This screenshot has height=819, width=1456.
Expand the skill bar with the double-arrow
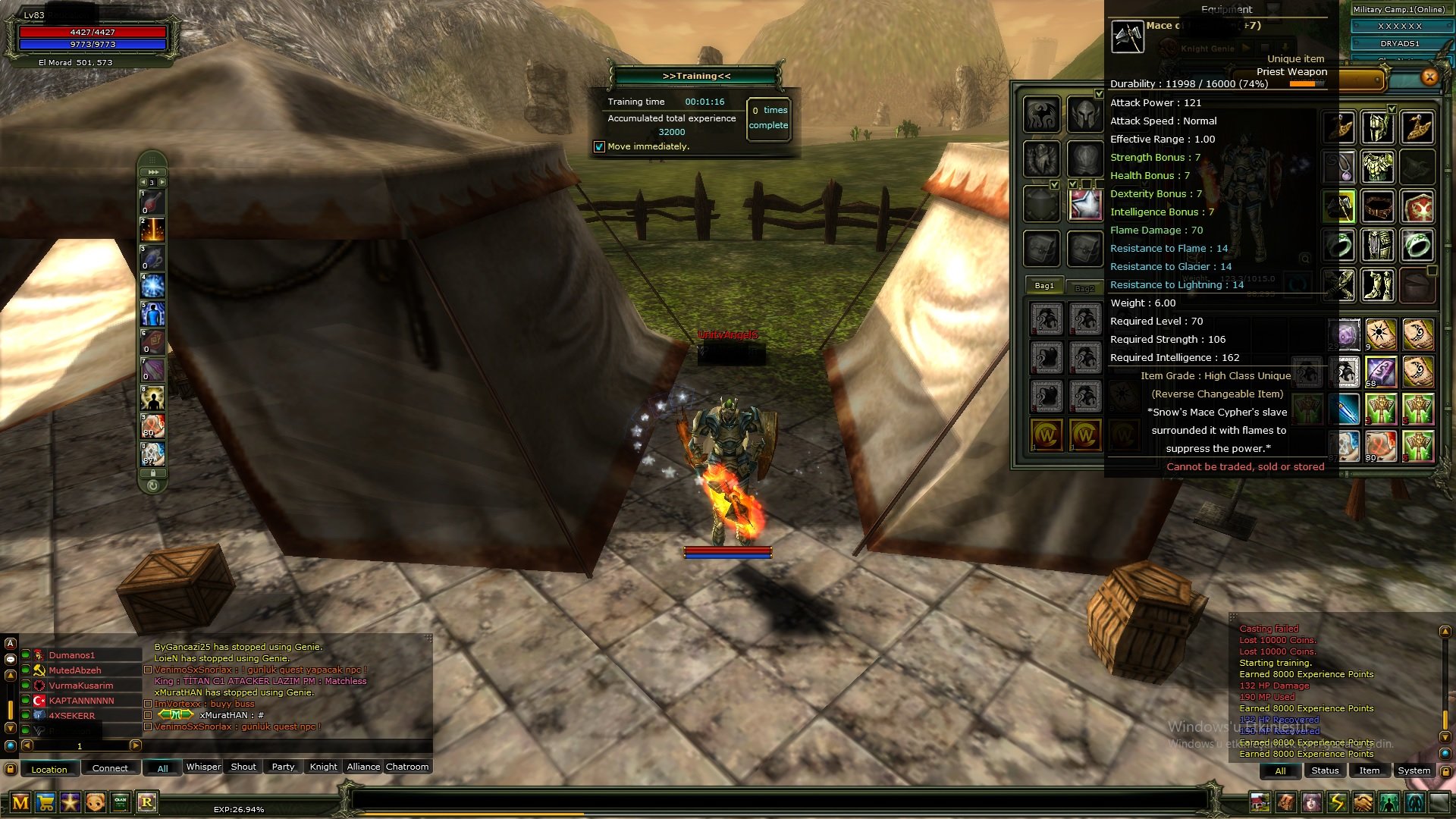point(154,171)
